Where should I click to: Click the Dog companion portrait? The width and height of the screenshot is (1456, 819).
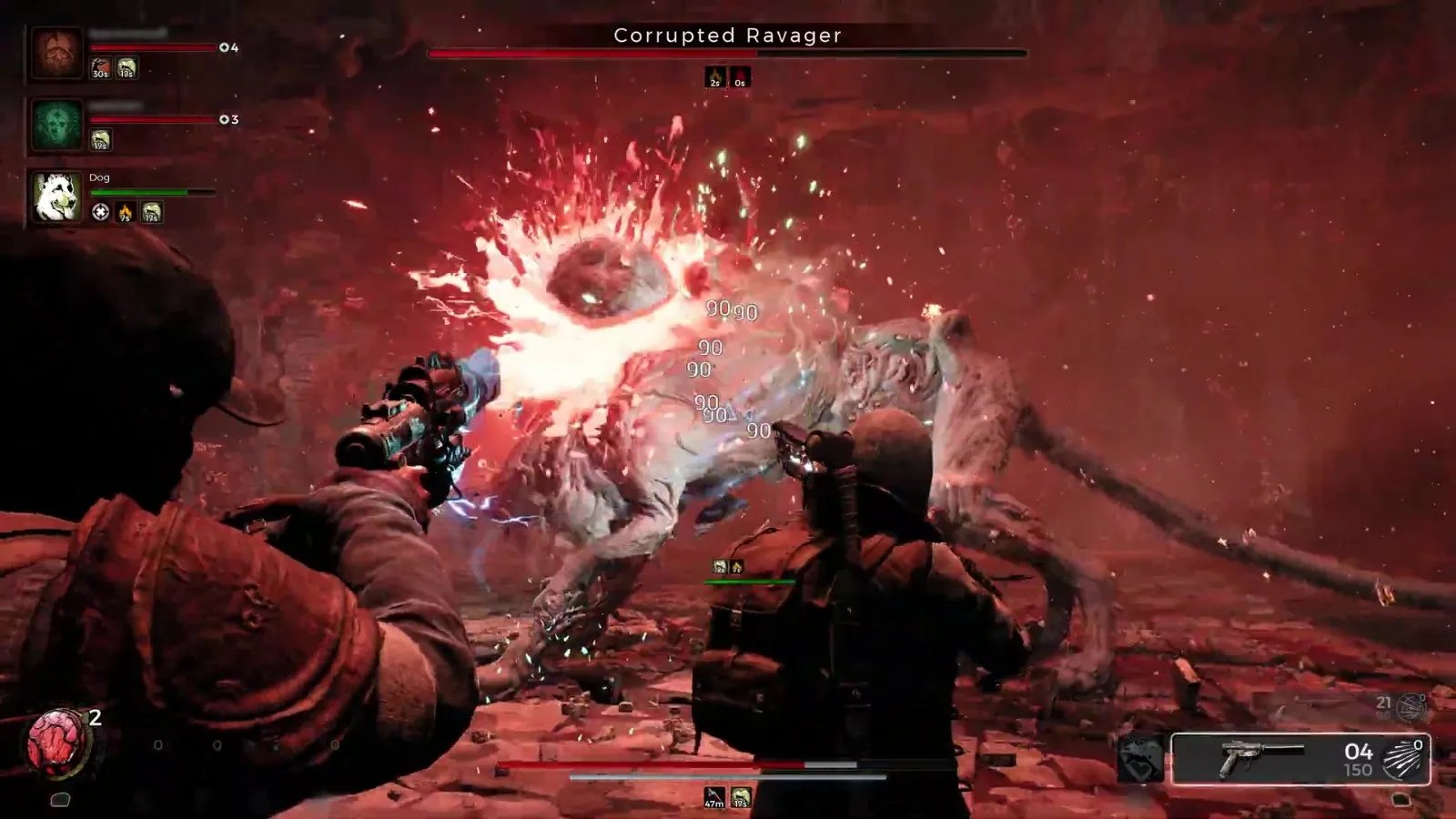pos(56,197)
